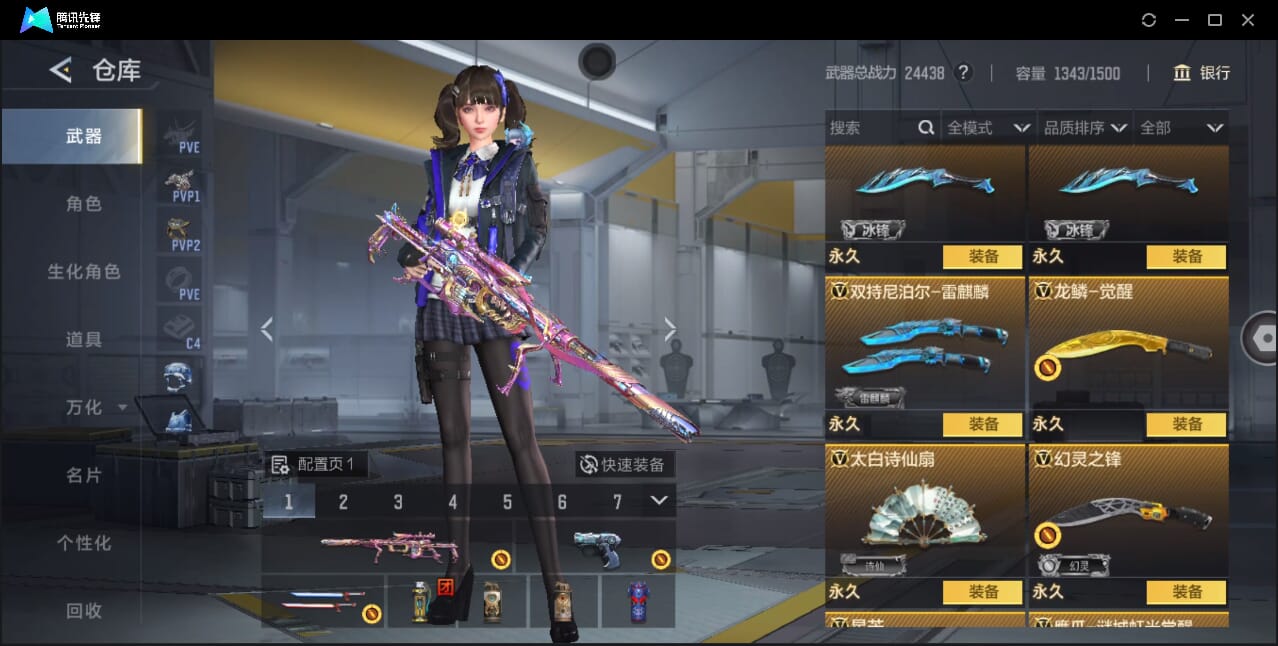Open the 回收 section

point(84,610)
